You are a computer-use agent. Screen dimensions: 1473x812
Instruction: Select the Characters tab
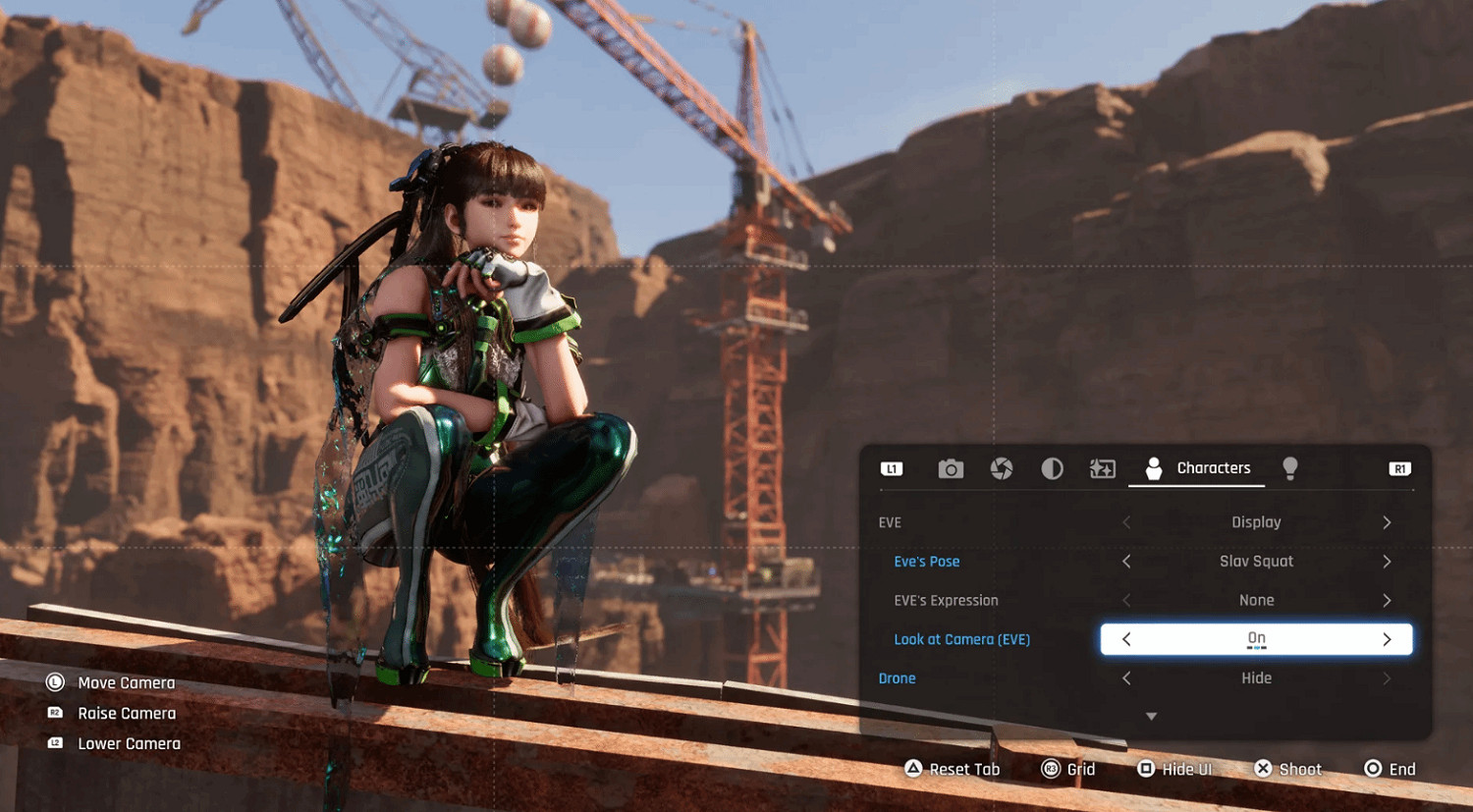1198,468
